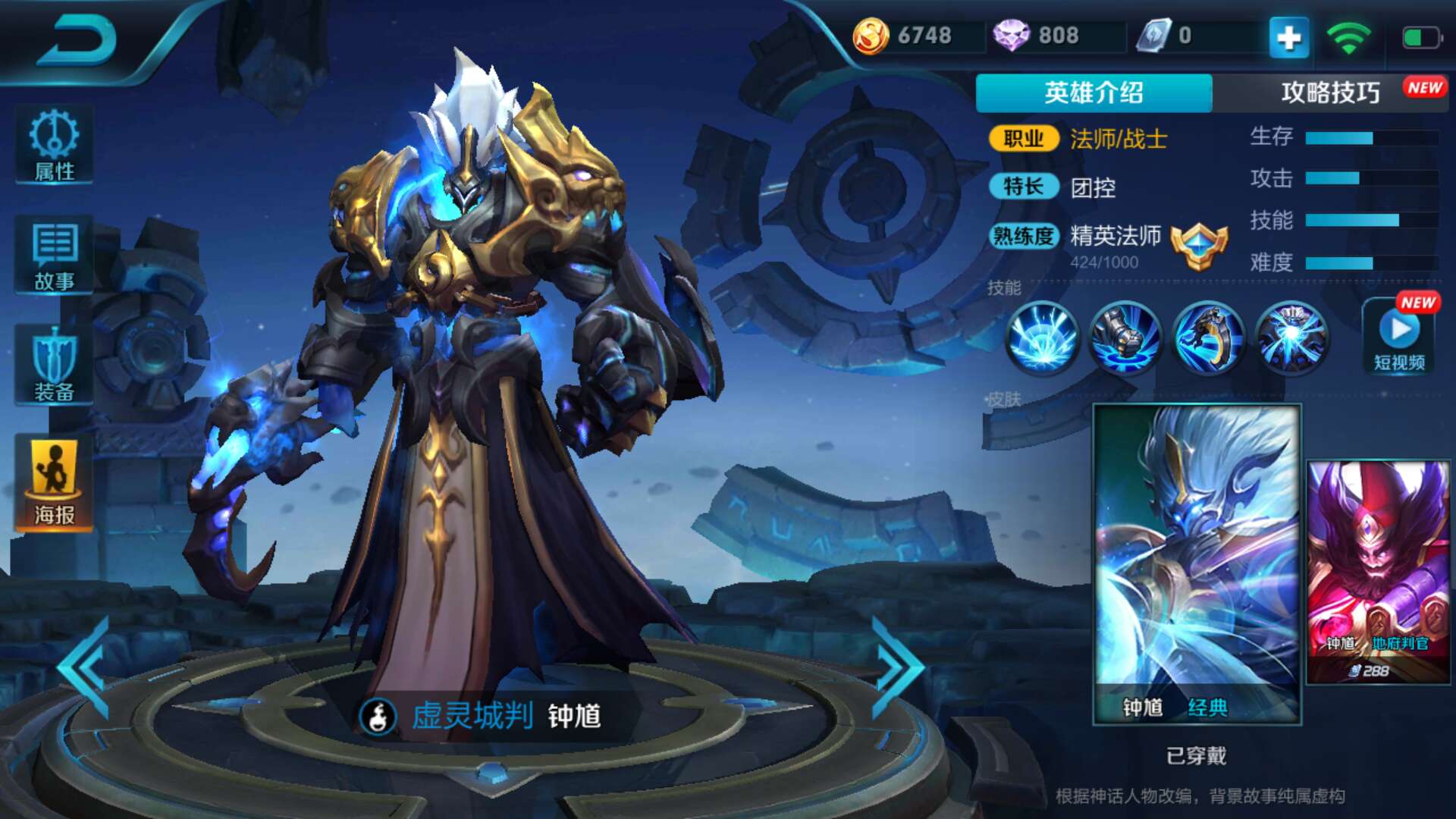1456x819 pixels.
Task: Show the previous hero with left arrow
Action: point(85,667)
